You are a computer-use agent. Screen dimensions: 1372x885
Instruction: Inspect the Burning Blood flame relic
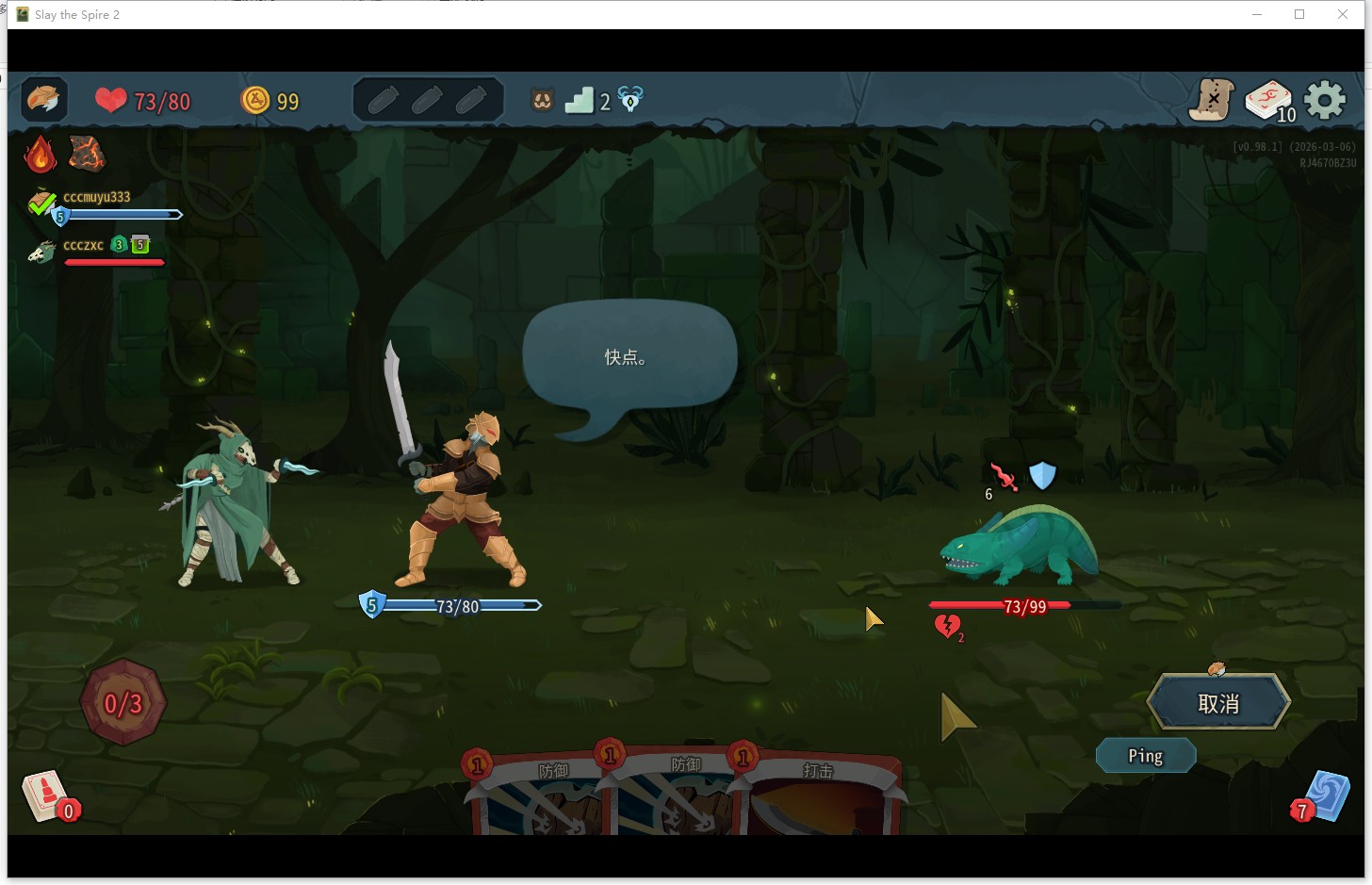tap(40, 154)
